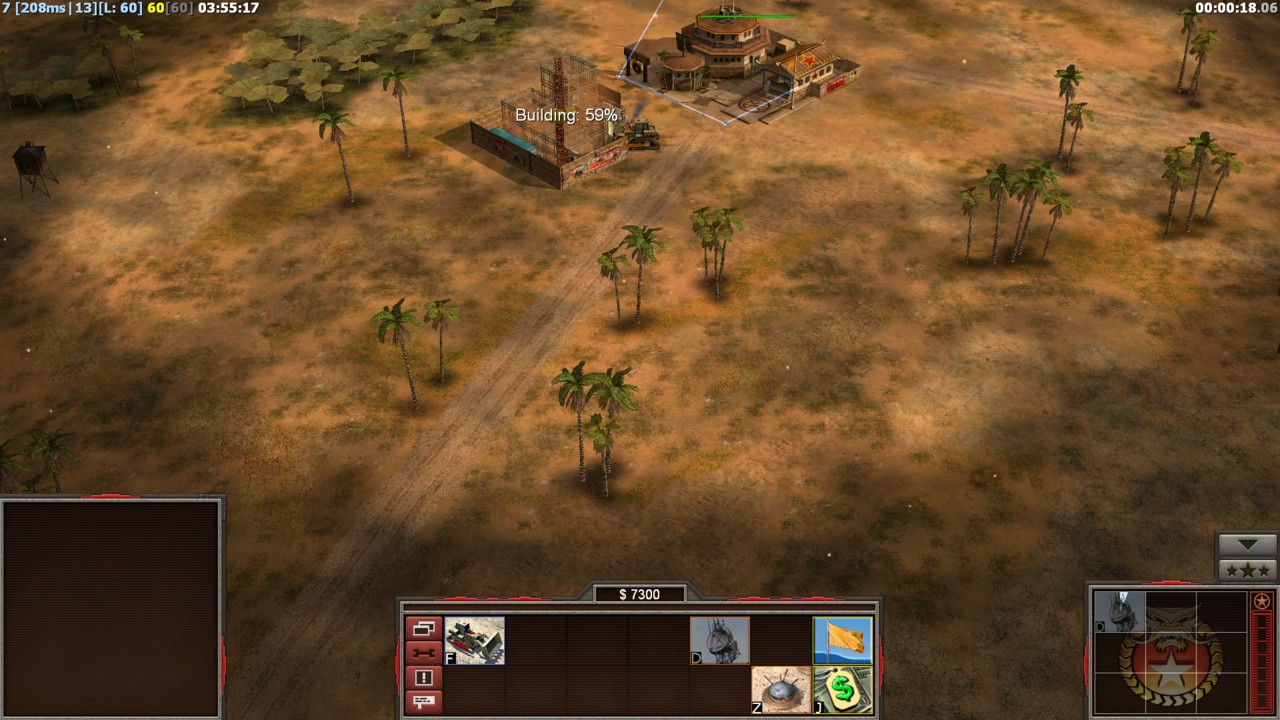1280x720 pixels.
Task: Set rally point with the orange flag
Action: (x=843, y=641)
